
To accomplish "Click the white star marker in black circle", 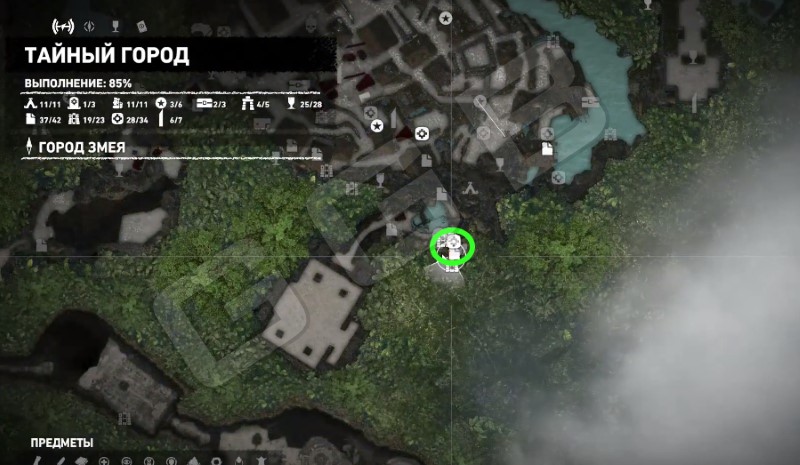I will pyautogui.click(x=377, y=126).
